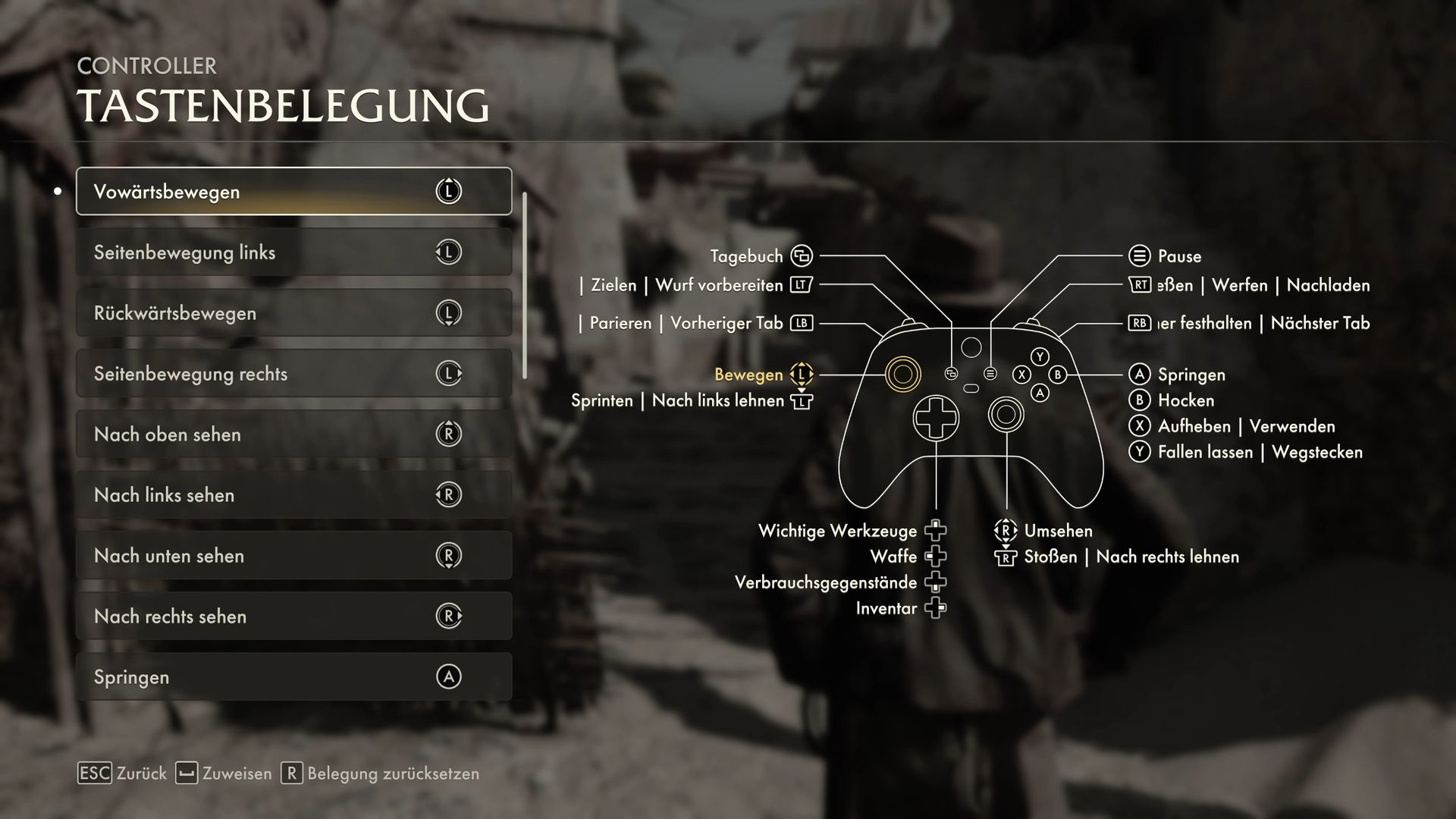Reset bindings via Belegung zurücksetzen
The height and width of the screenshot is (819, 1456).
[x=380, y=773]
